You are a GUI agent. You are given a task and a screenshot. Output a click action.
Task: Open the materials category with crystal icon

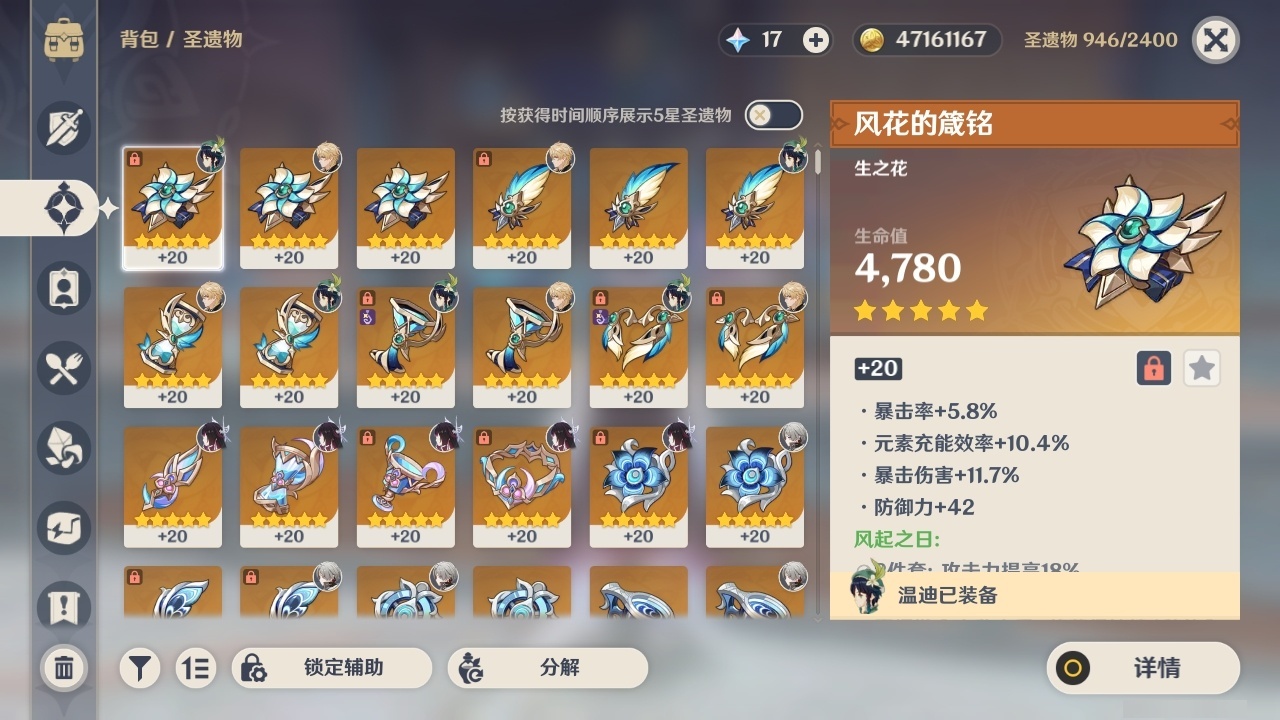(x=63, y=448)
